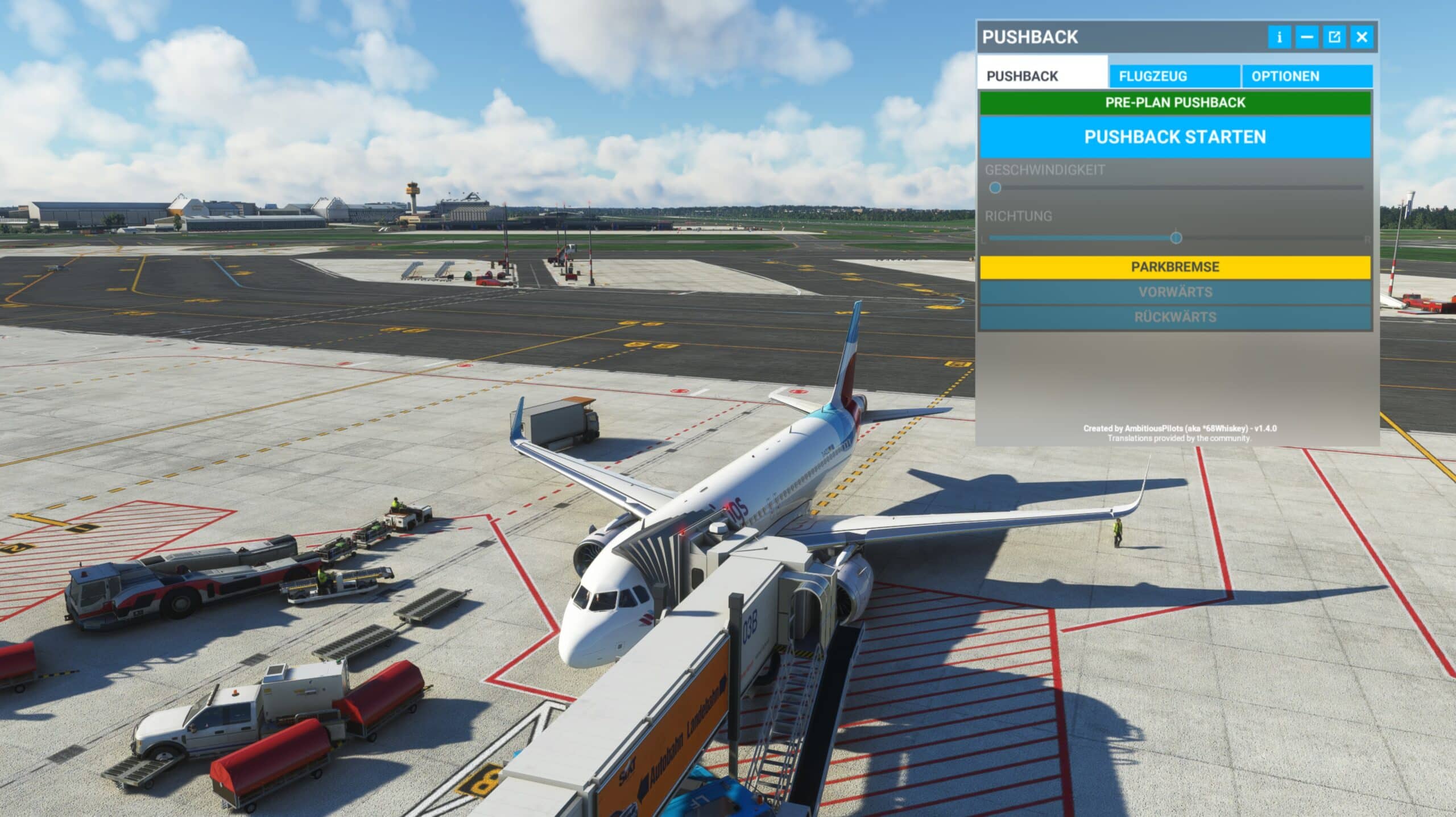Minimize the Pushback panel
The image size is (1456, 817).
(x=1307, y=38)
